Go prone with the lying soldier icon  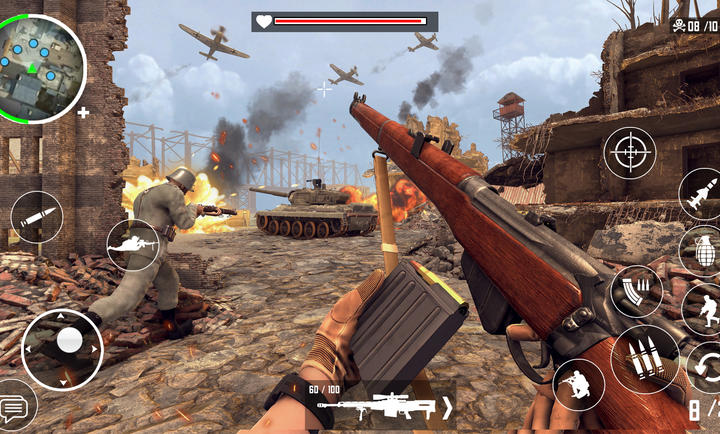point(133,244)
